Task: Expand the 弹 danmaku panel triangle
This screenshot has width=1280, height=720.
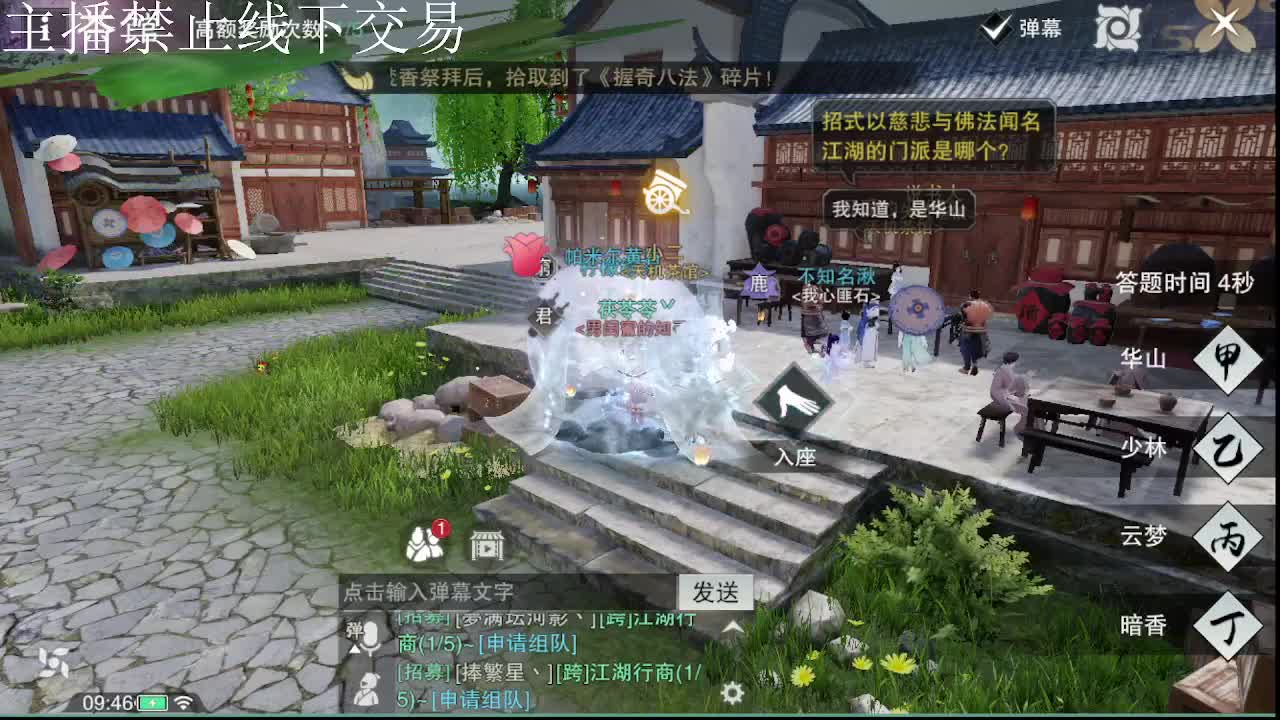Action: tap(355, 648)
